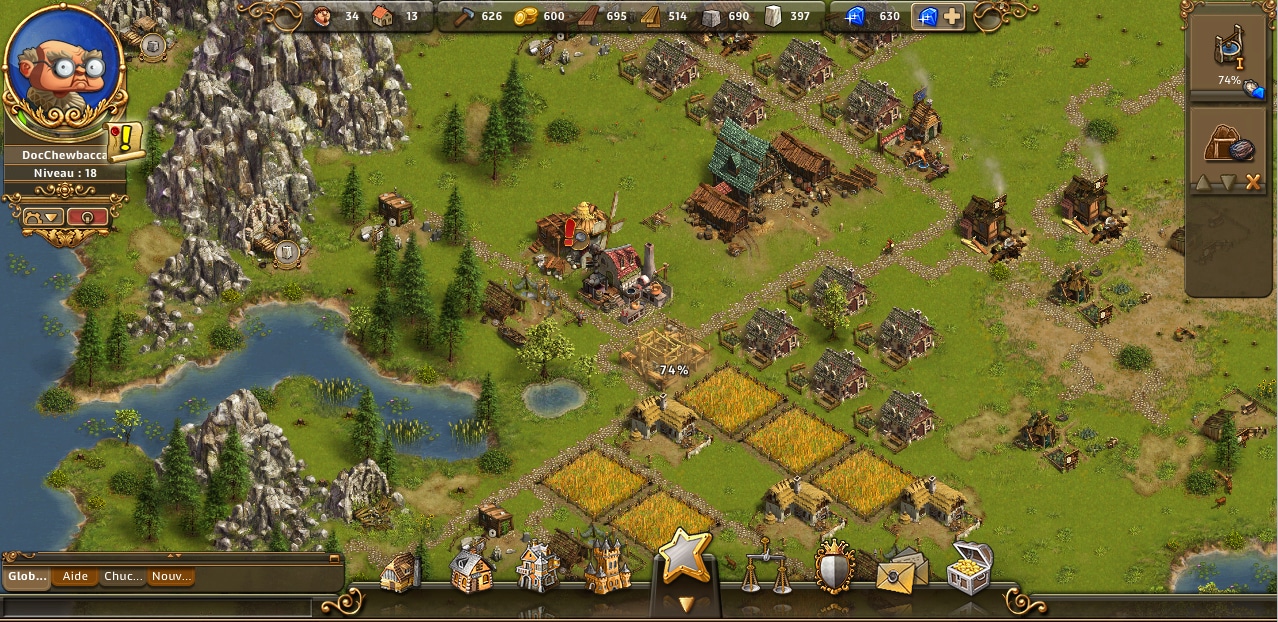Cancel the queued mine with the orange X

1253,182
